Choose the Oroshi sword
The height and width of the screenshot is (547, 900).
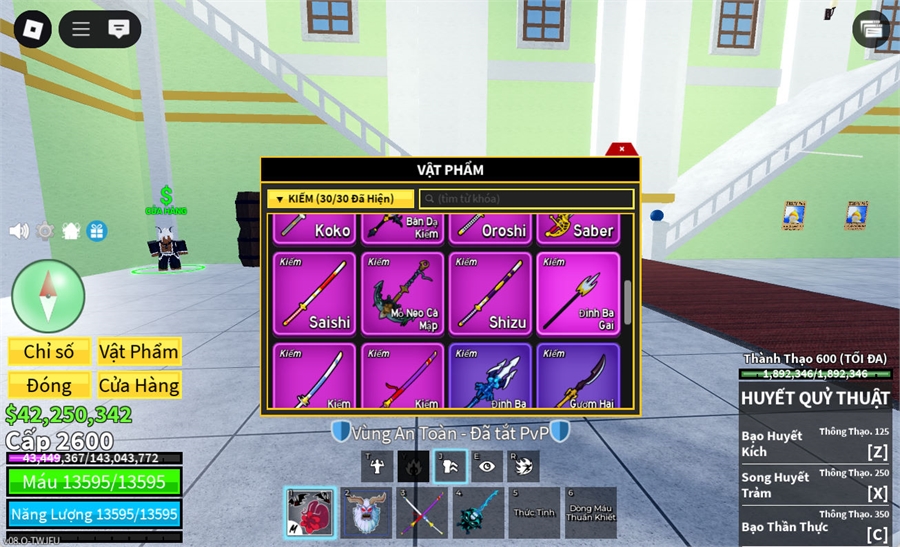(x=490, y=229)
